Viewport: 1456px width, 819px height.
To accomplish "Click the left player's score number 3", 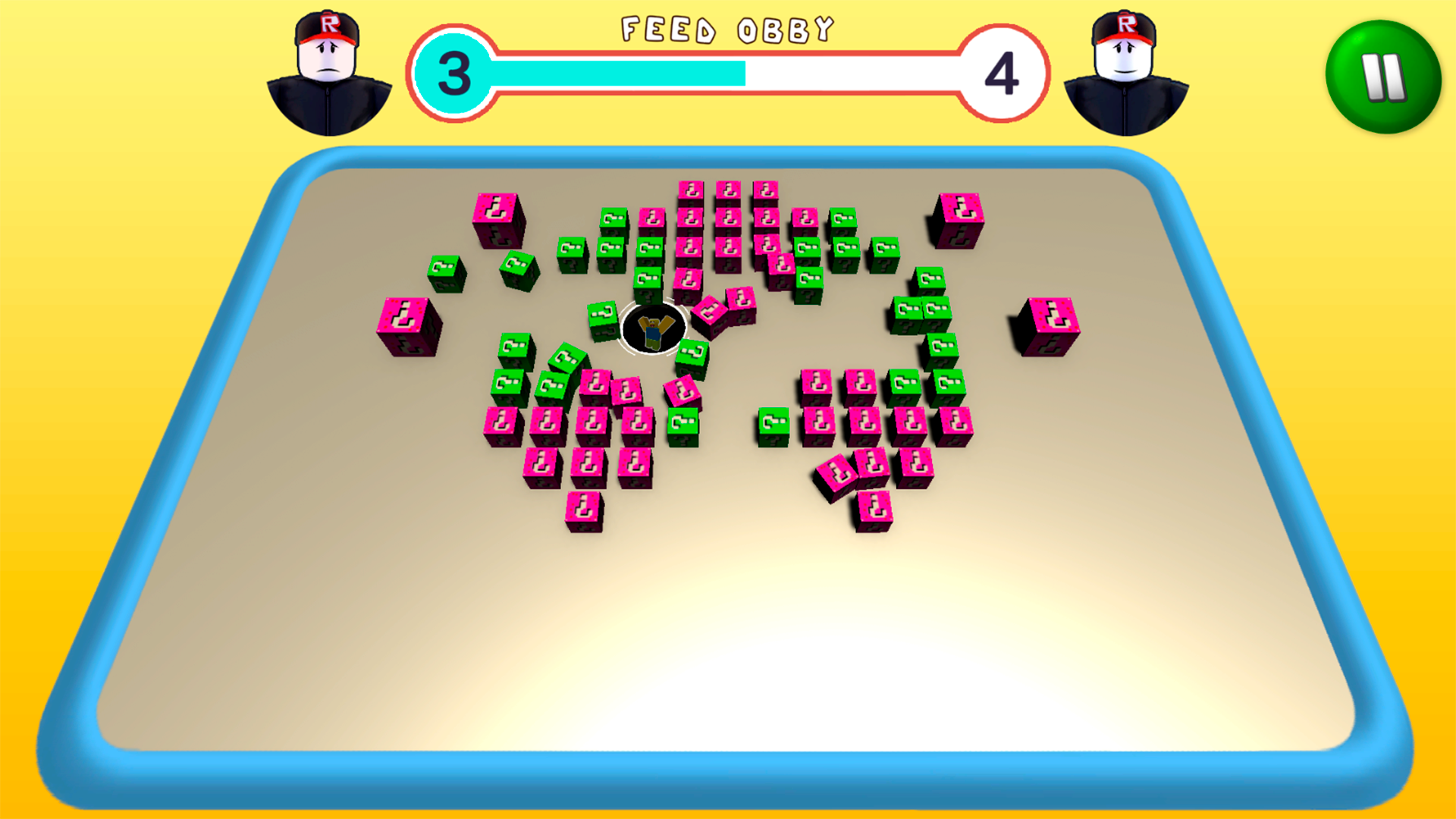I will click(453, 72).
